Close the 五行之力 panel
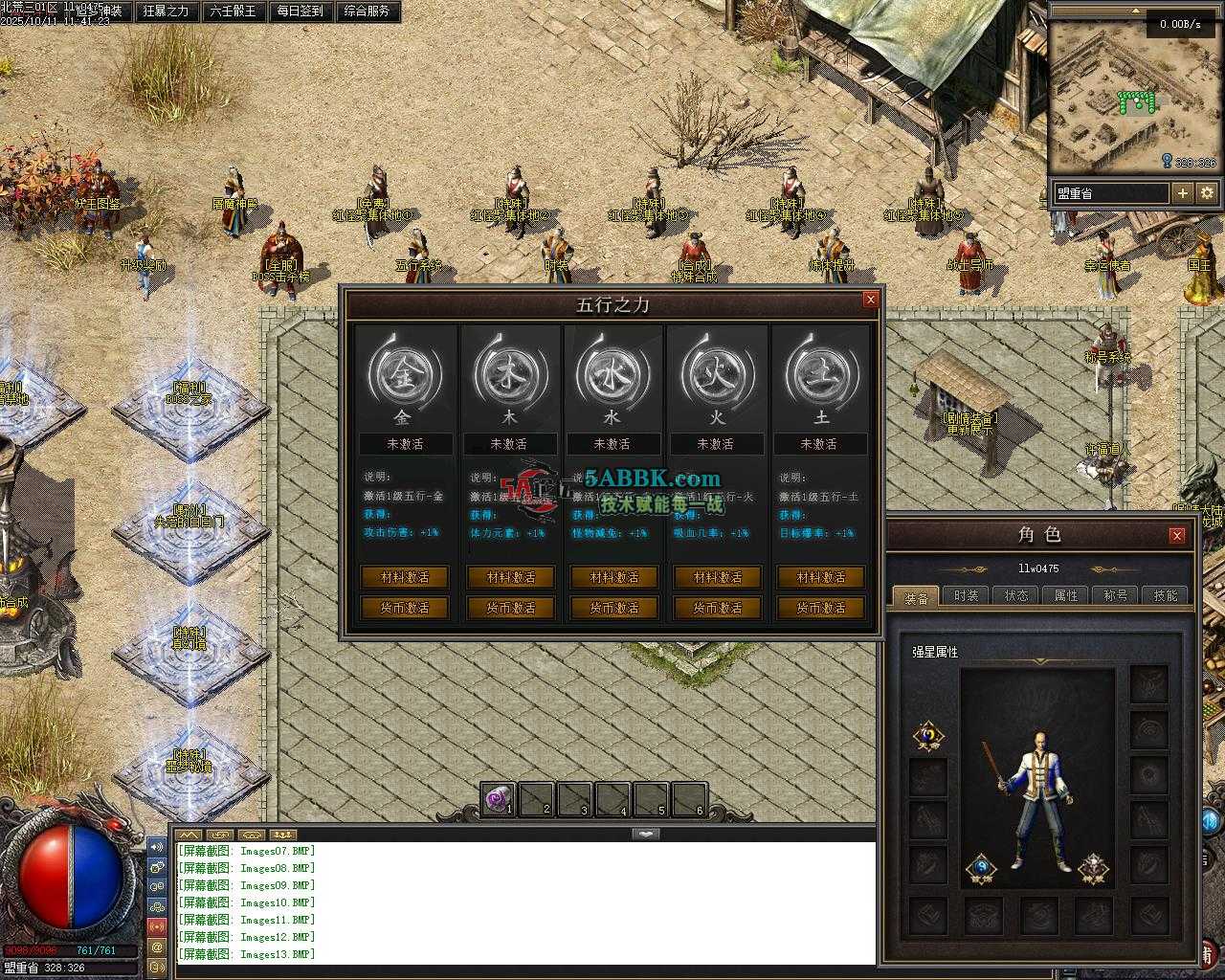 click(x=870, y=300)
